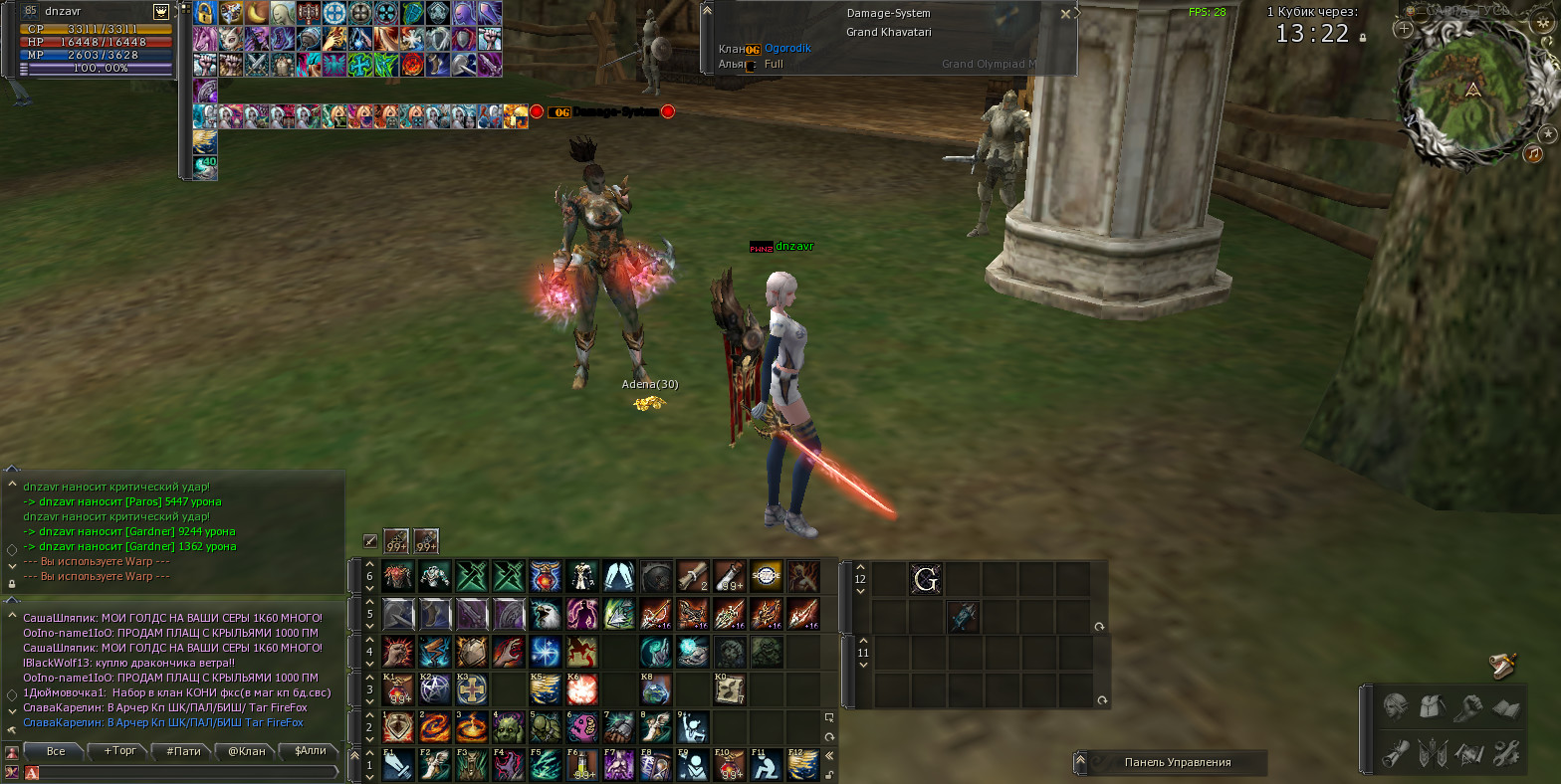Open the clan banners icon
The width and height of the screenshot is (1561, 784).
(1433, 751)
